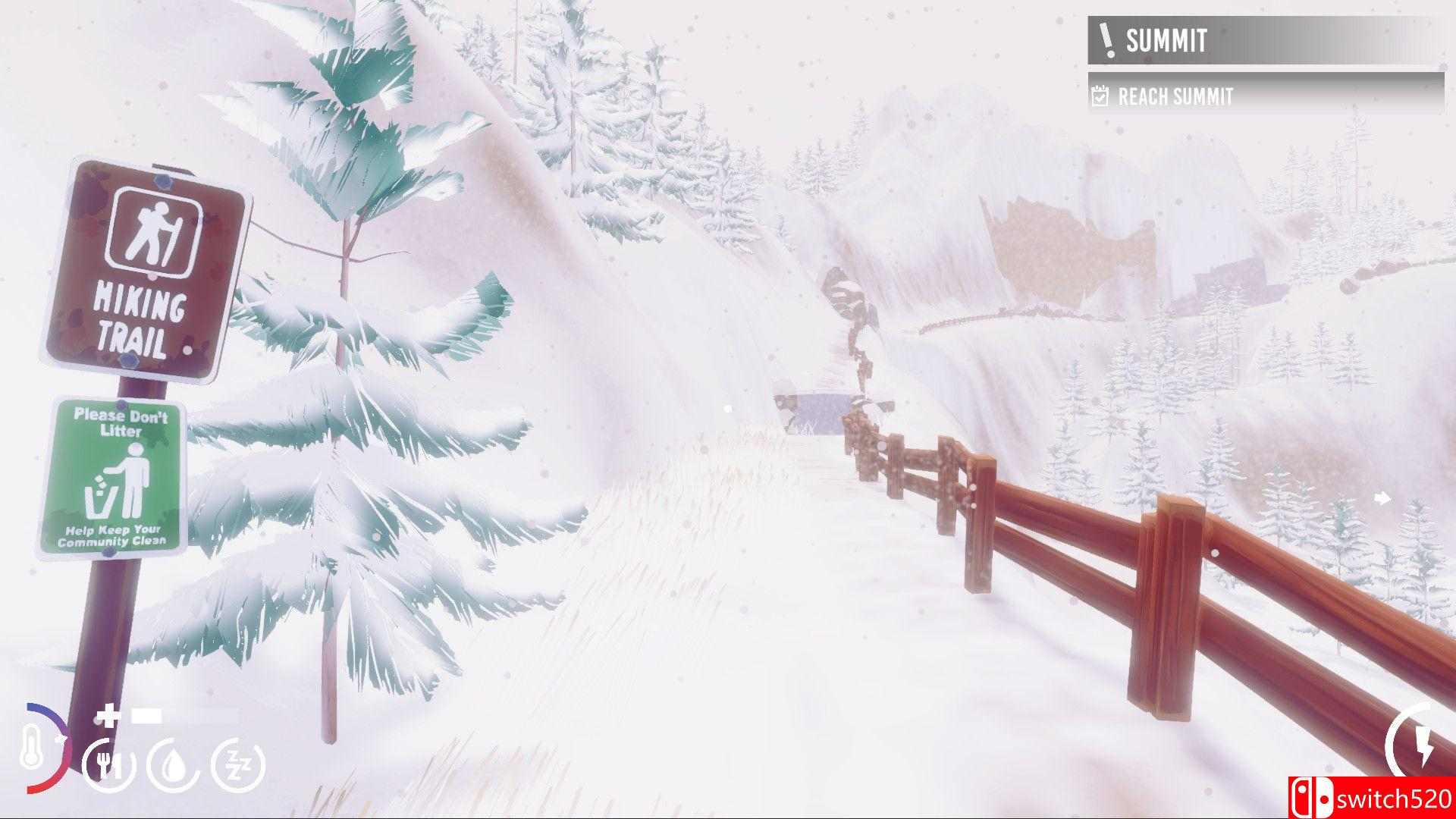Image resolution: width=1456 pixels, height=819 pixels.
Task: Collapse the REACH SUMMIT objective row
Action: 1213,97
